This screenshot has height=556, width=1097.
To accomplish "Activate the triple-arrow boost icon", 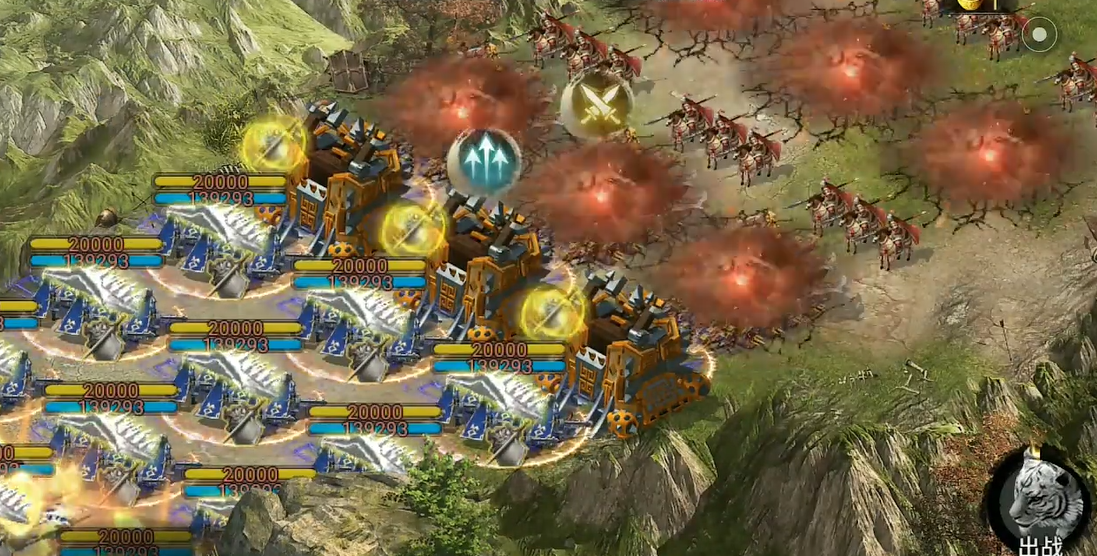I will click(x=483, y=160).
